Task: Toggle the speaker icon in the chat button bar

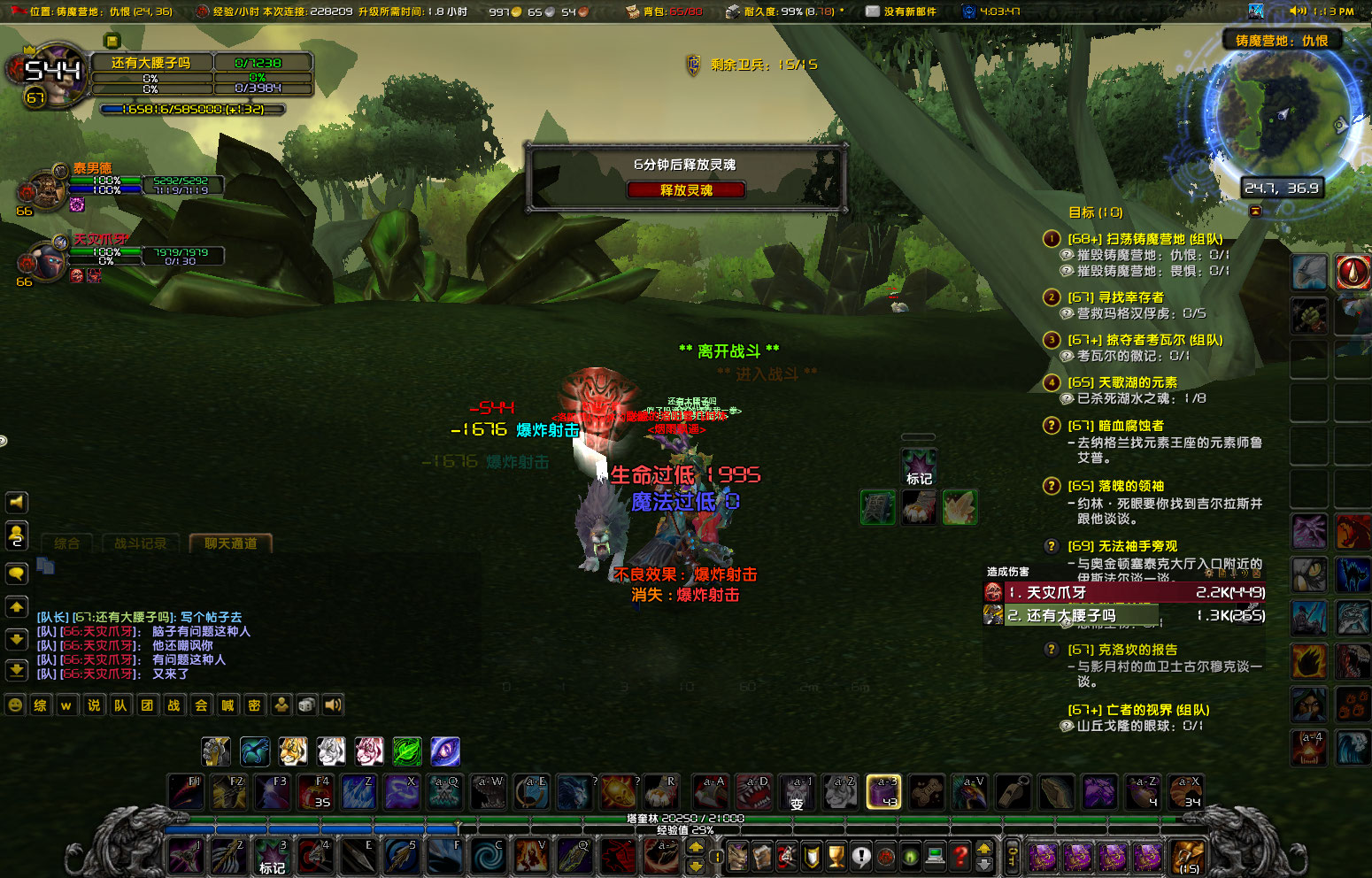Action: 332,705
